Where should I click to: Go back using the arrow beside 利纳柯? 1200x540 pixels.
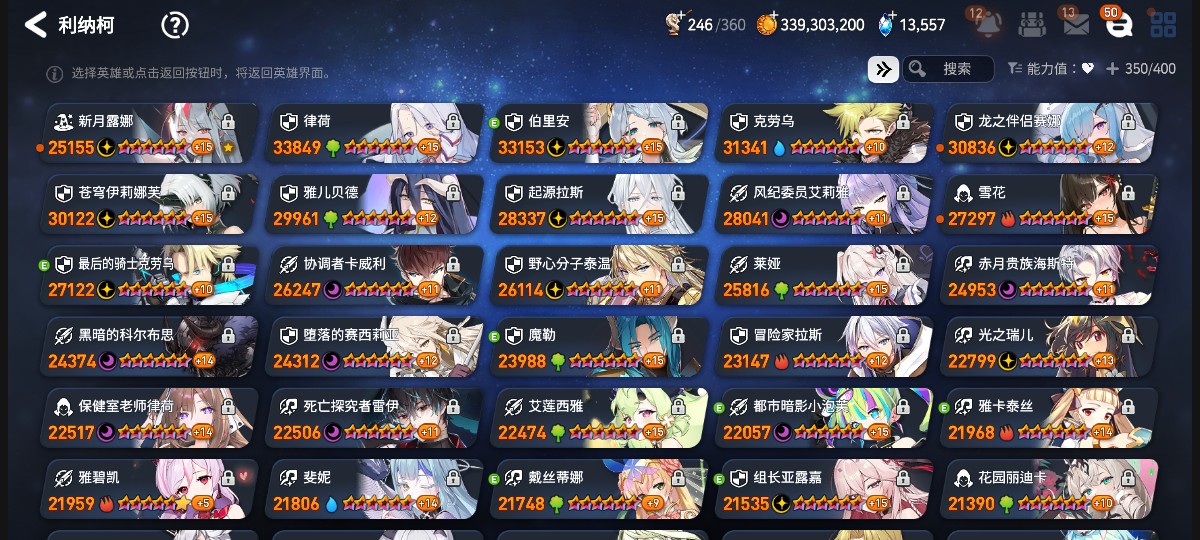[x=36, y=25]
